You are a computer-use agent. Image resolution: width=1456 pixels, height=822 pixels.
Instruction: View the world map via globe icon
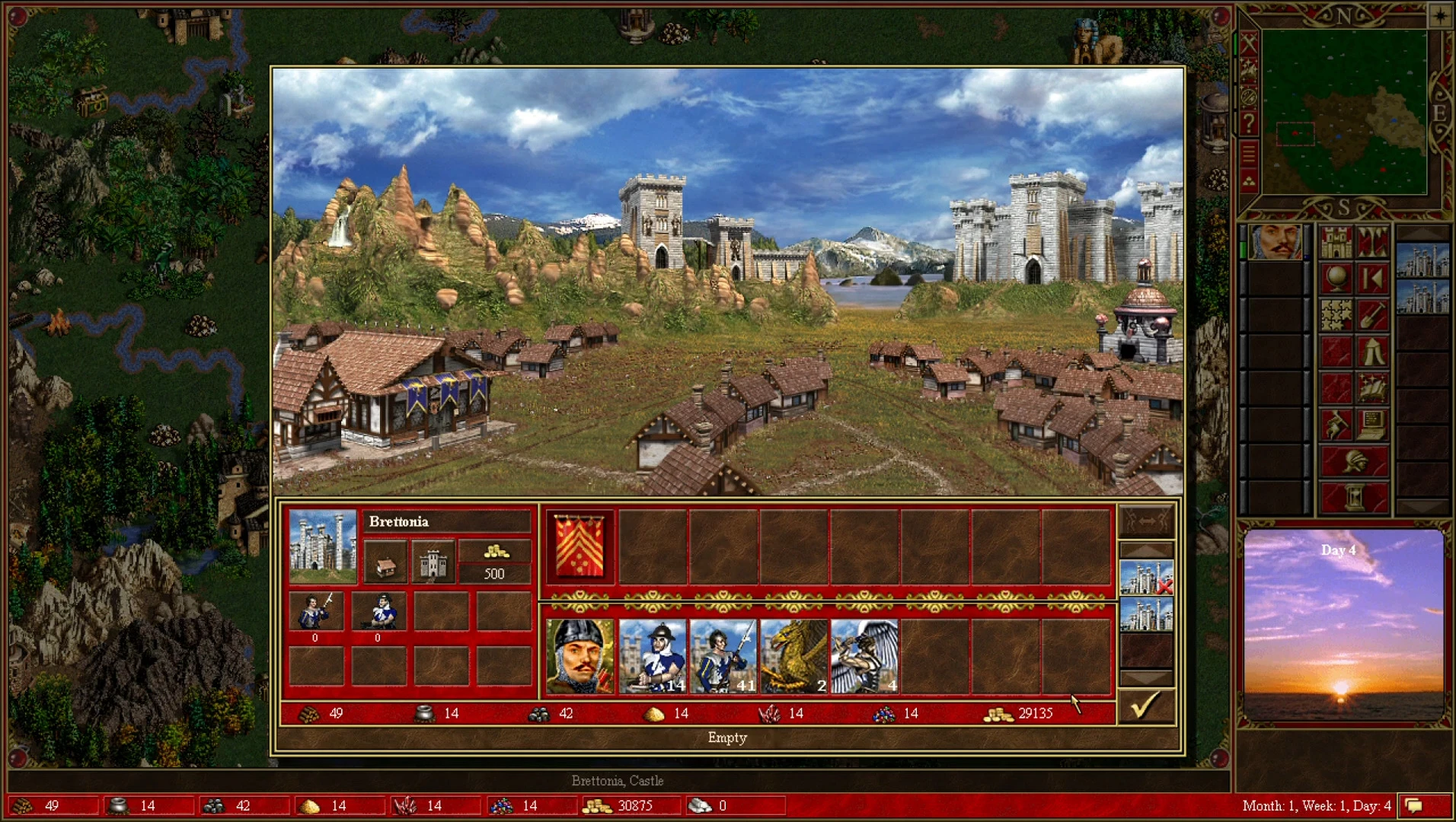(1336, 279)
